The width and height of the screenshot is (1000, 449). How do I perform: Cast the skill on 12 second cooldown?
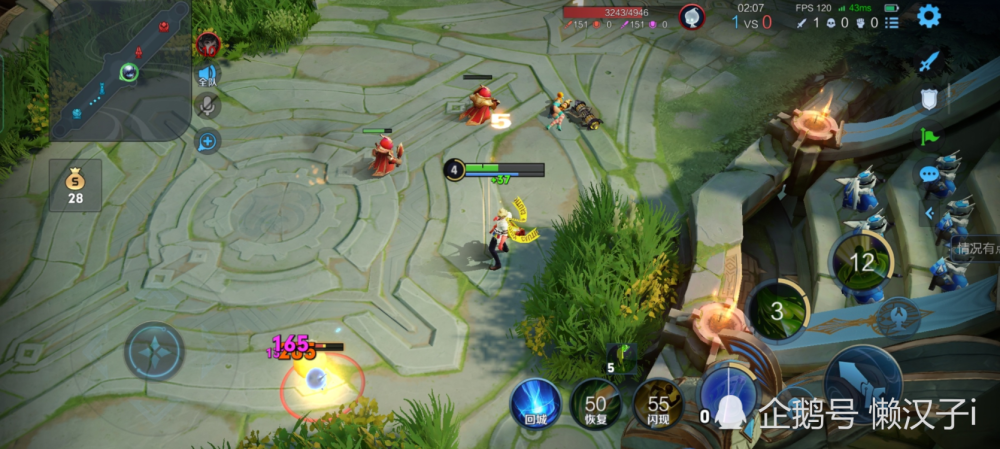pos(861,262)
